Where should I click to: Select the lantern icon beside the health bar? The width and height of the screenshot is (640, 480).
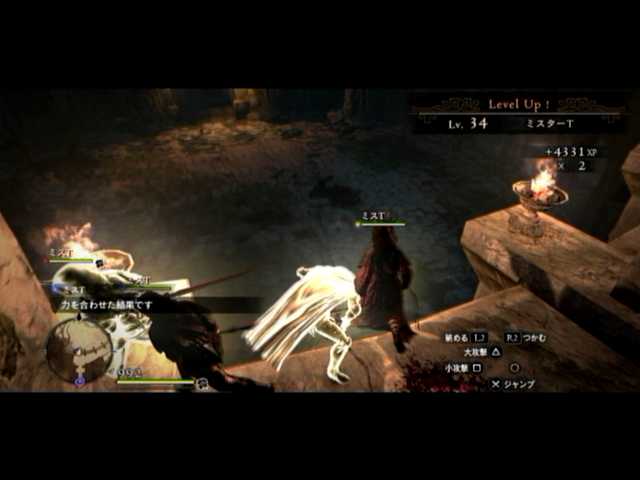[201, 383]
